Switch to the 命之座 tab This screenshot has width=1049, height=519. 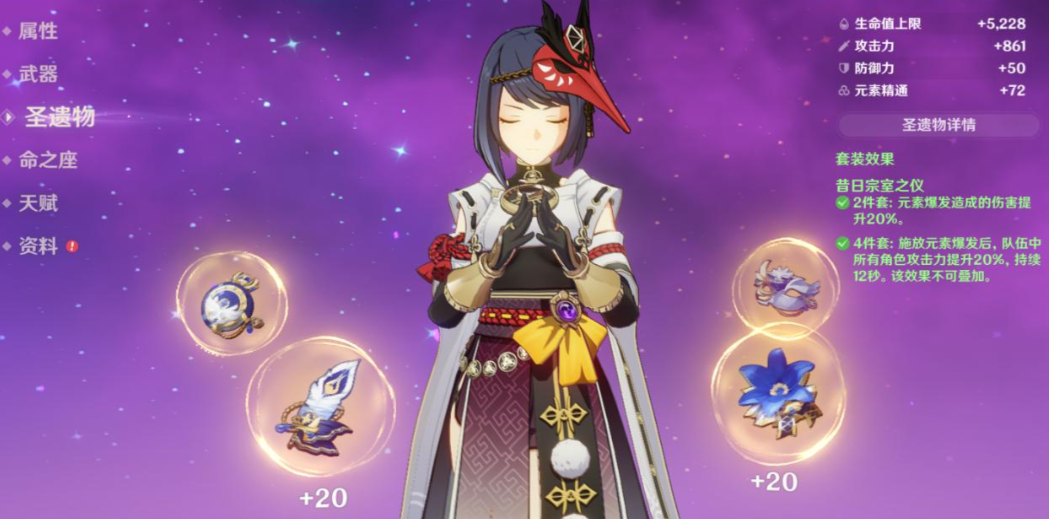47,160
